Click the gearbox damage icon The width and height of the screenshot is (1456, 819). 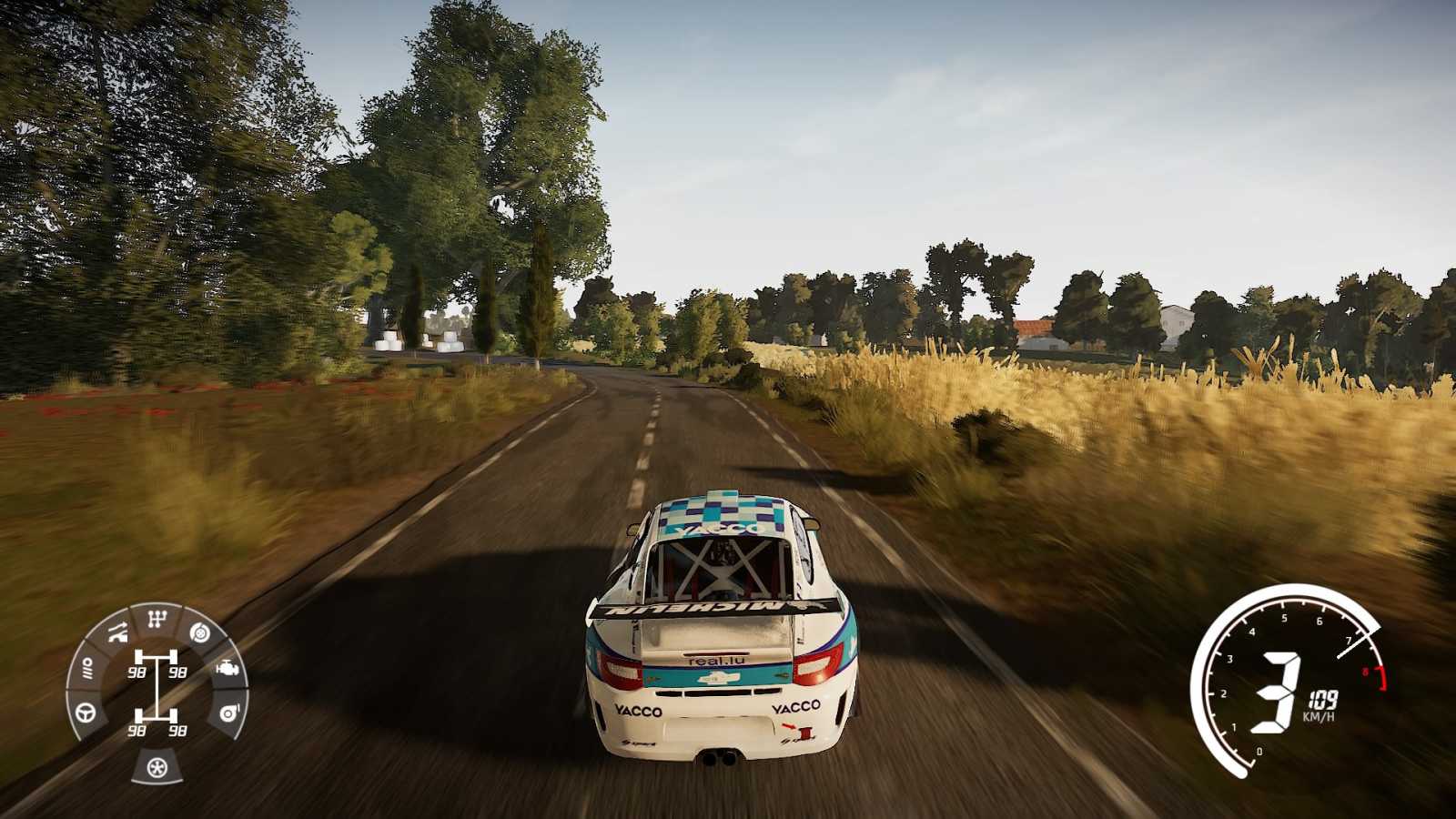[x=157, y=620]
